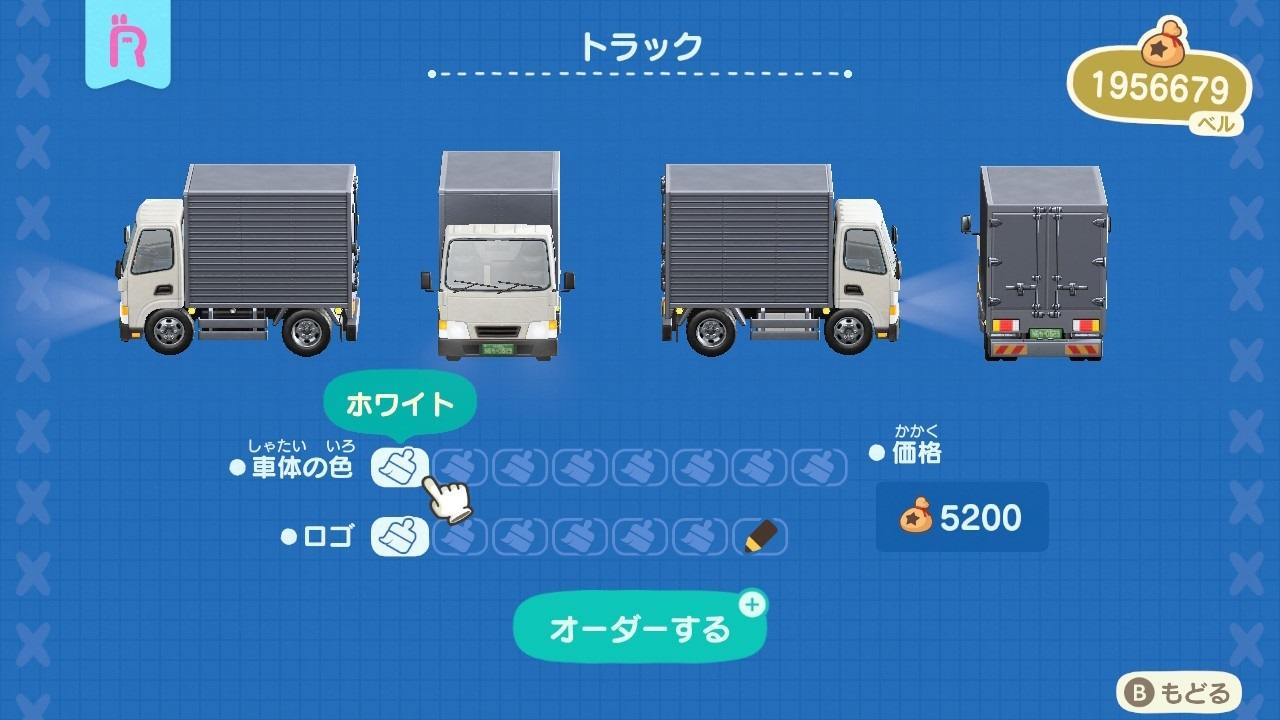Click the 5200 bell price display
Viewport: 1280px width, 720px height.
tap(960, 518)
